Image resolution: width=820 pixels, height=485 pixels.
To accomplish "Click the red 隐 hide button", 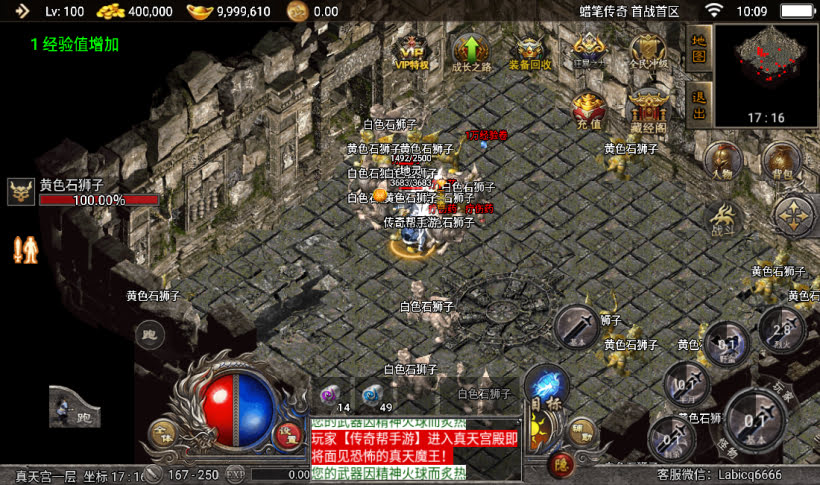I will click(560, 463).
